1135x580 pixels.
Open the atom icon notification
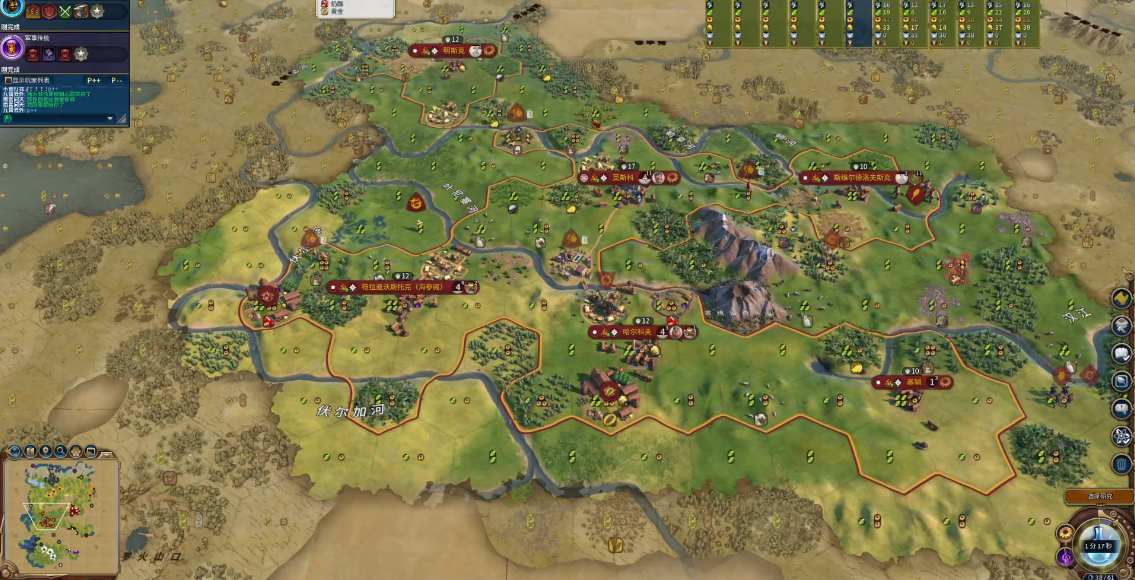[1122, 436]
